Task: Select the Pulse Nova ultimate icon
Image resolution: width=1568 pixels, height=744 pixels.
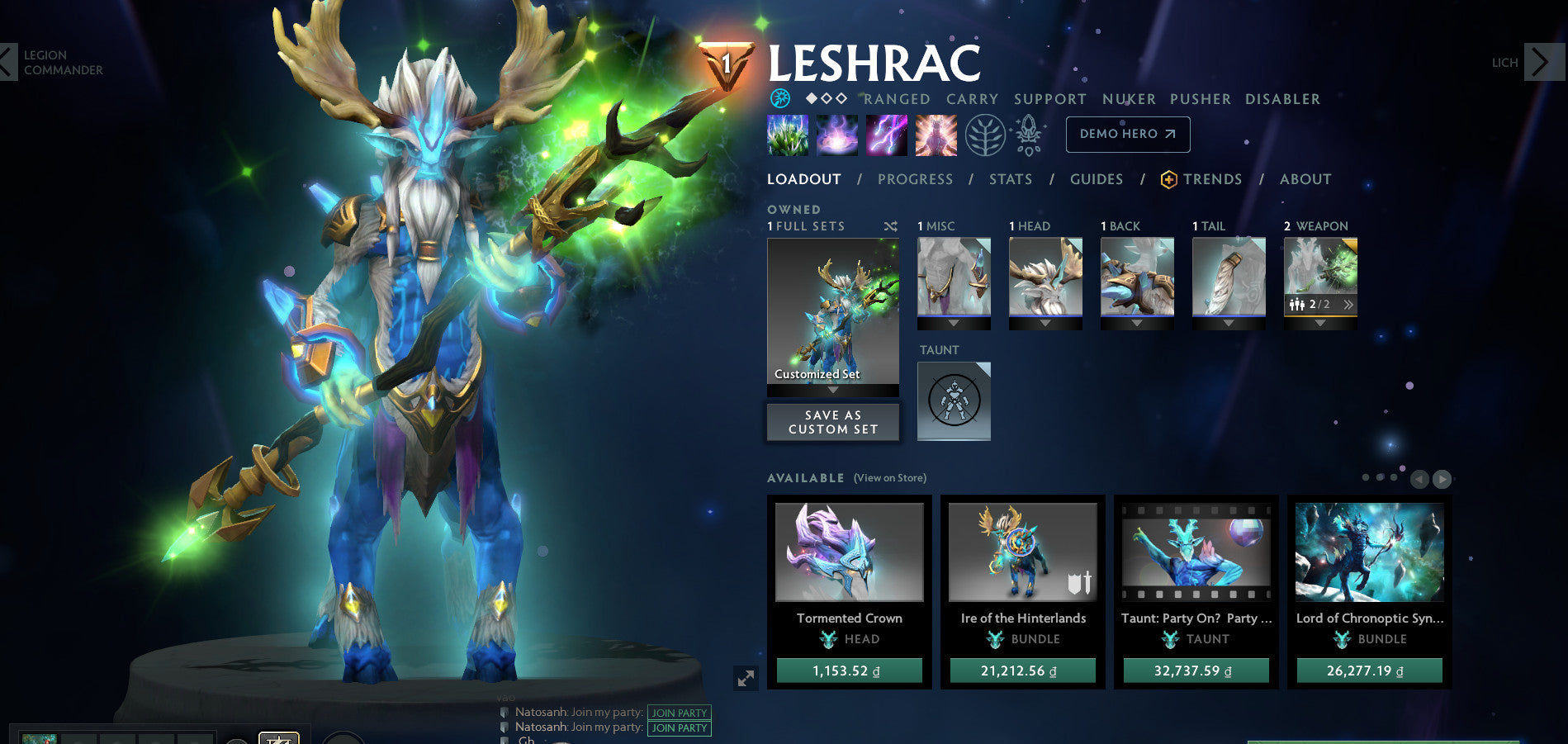Action: 936,136
